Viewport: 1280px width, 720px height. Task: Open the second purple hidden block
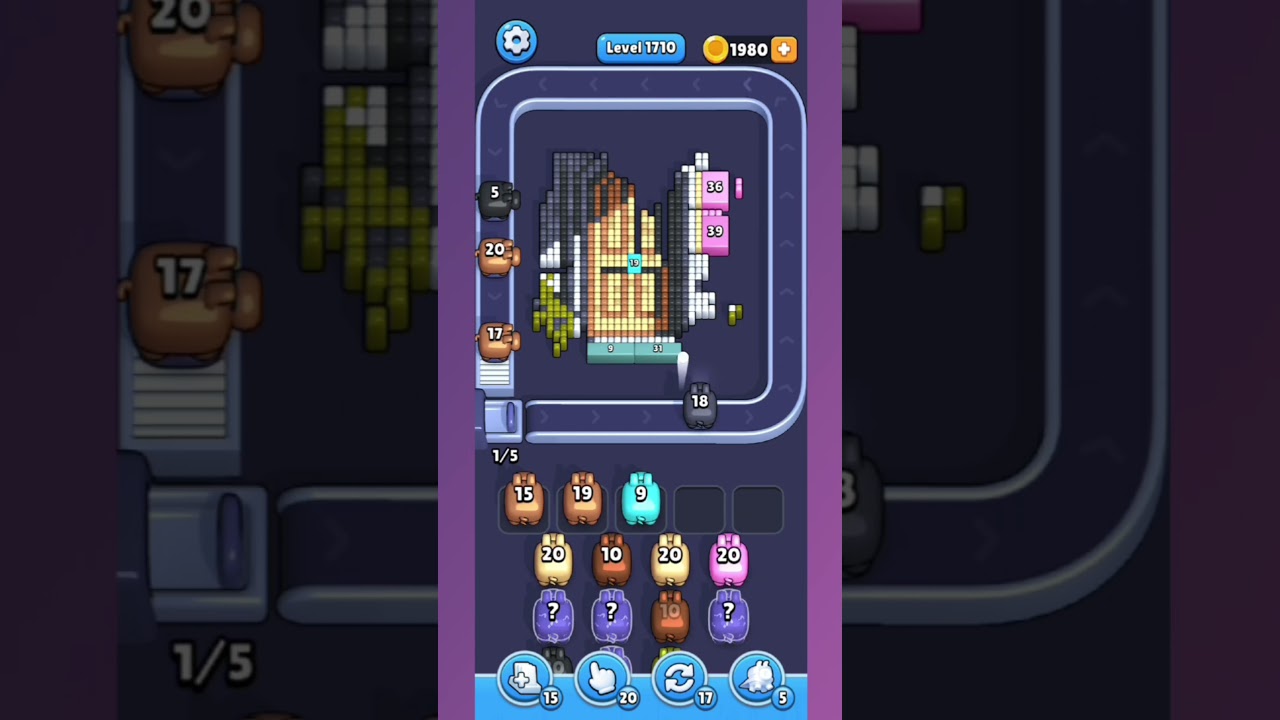tap(611, 613)
